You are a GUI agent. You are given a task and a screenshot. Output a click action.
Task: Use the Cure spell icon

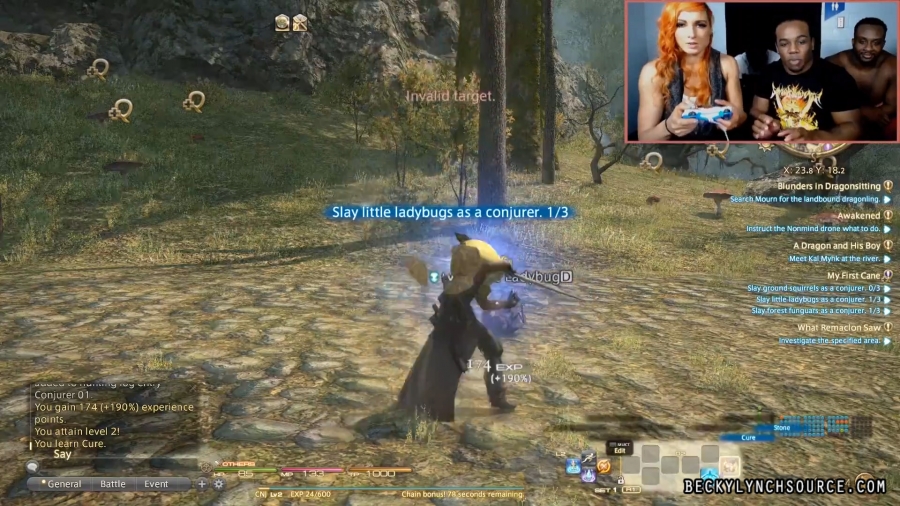pos(709,472)
